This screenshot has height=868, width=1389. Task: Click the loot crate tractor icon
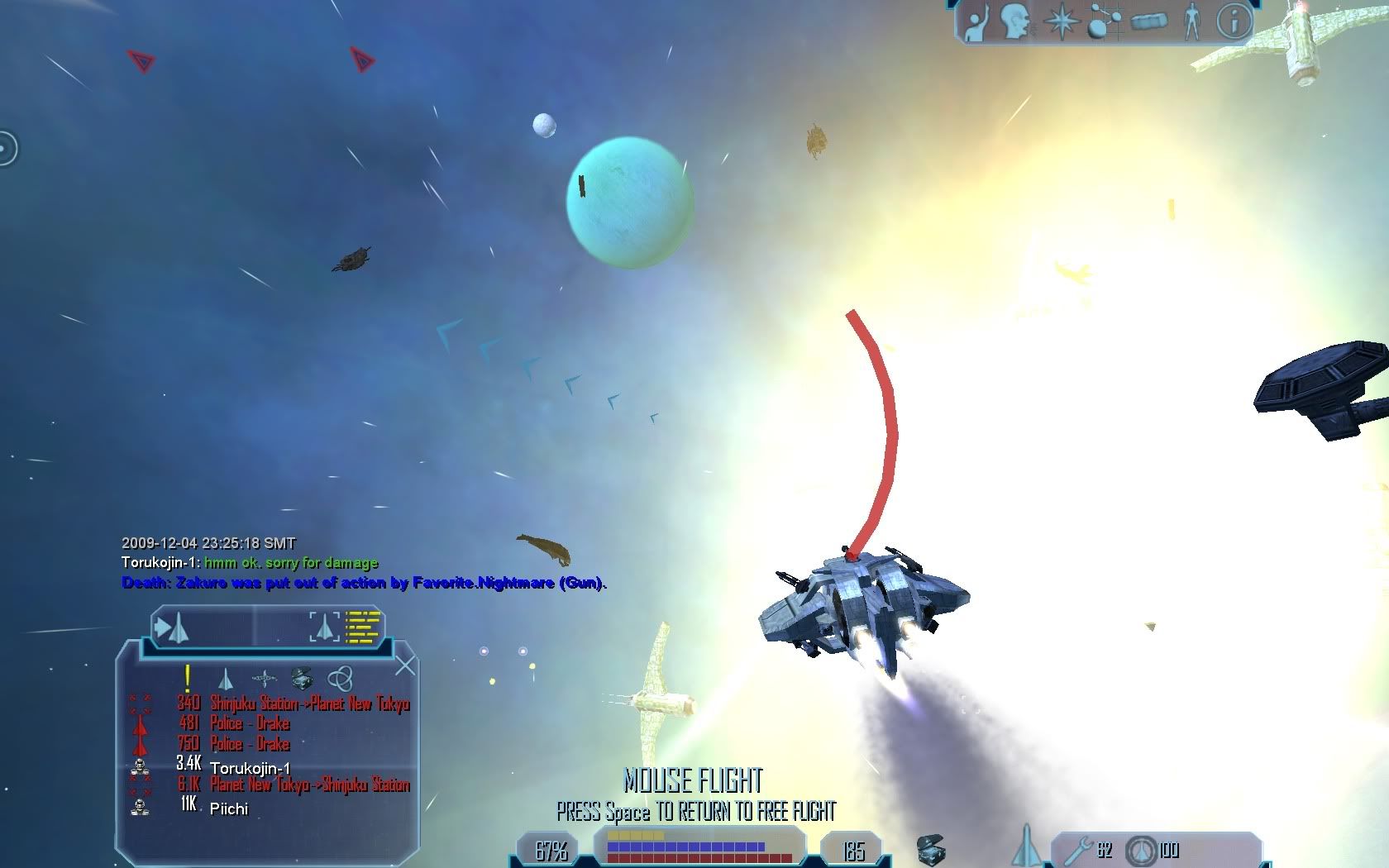(x=931, y=850)
